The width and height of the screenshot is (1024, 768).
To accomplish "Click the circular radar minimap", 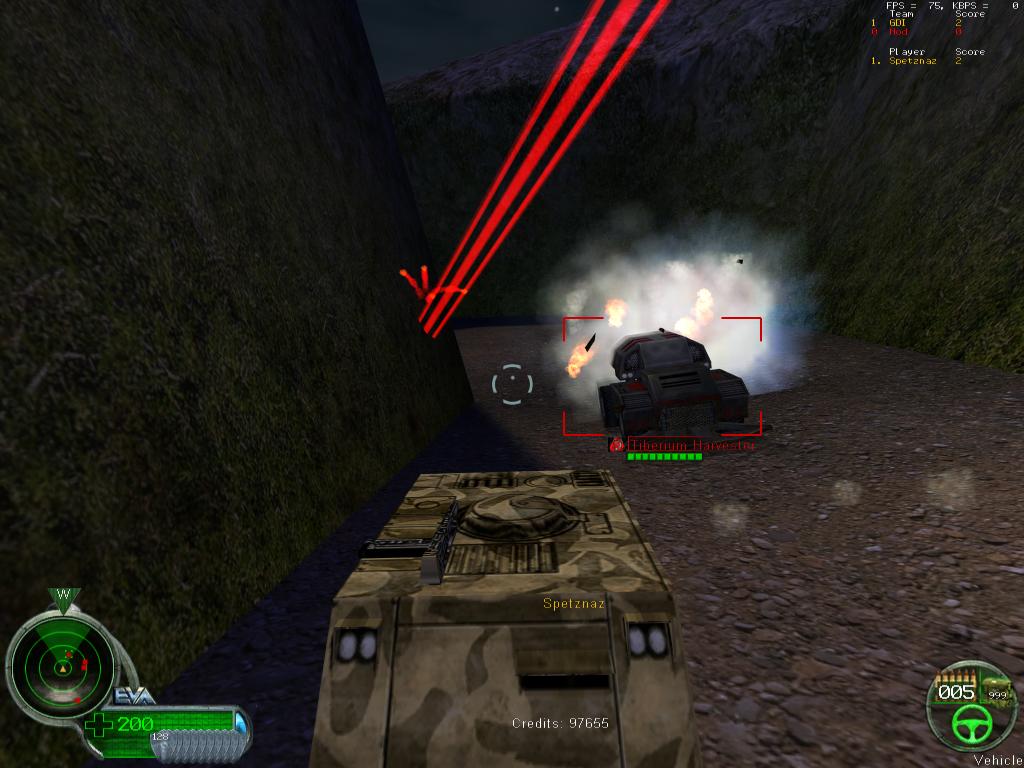I will click(x=62, y=661).
